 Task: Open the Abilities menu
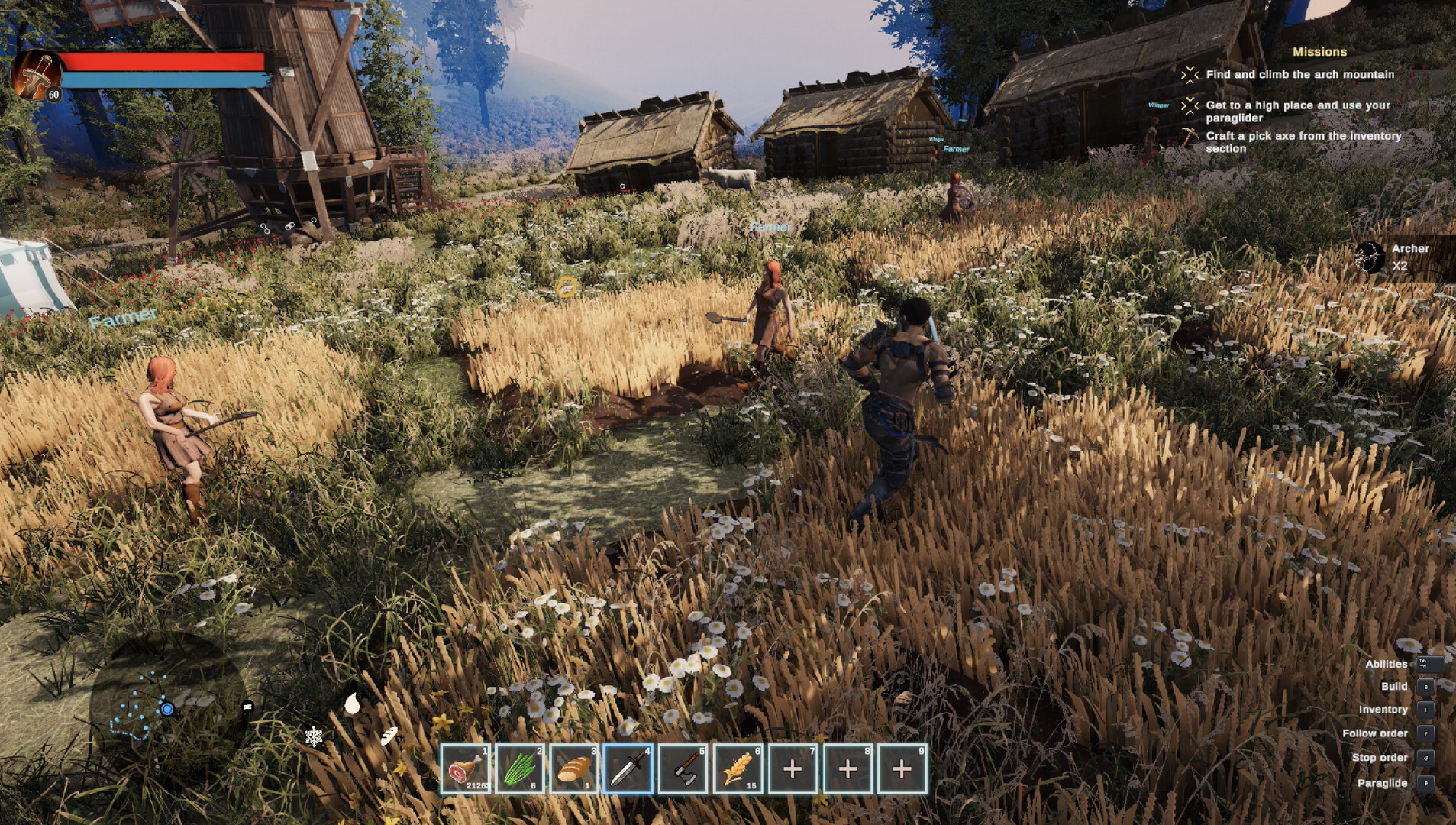[1388, 663]
